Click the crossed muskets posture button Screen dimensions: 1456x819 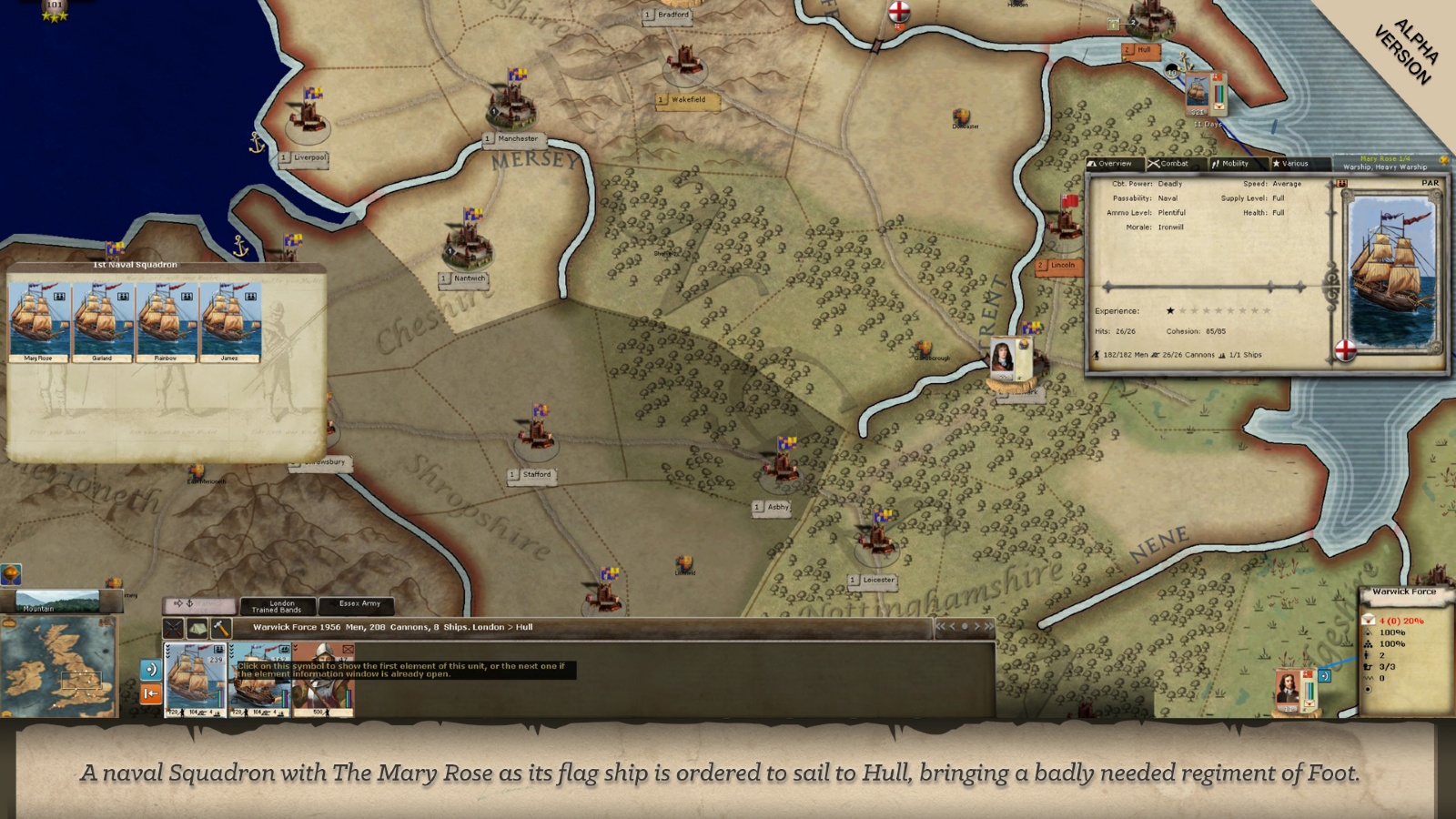click(x=173, y=628)
